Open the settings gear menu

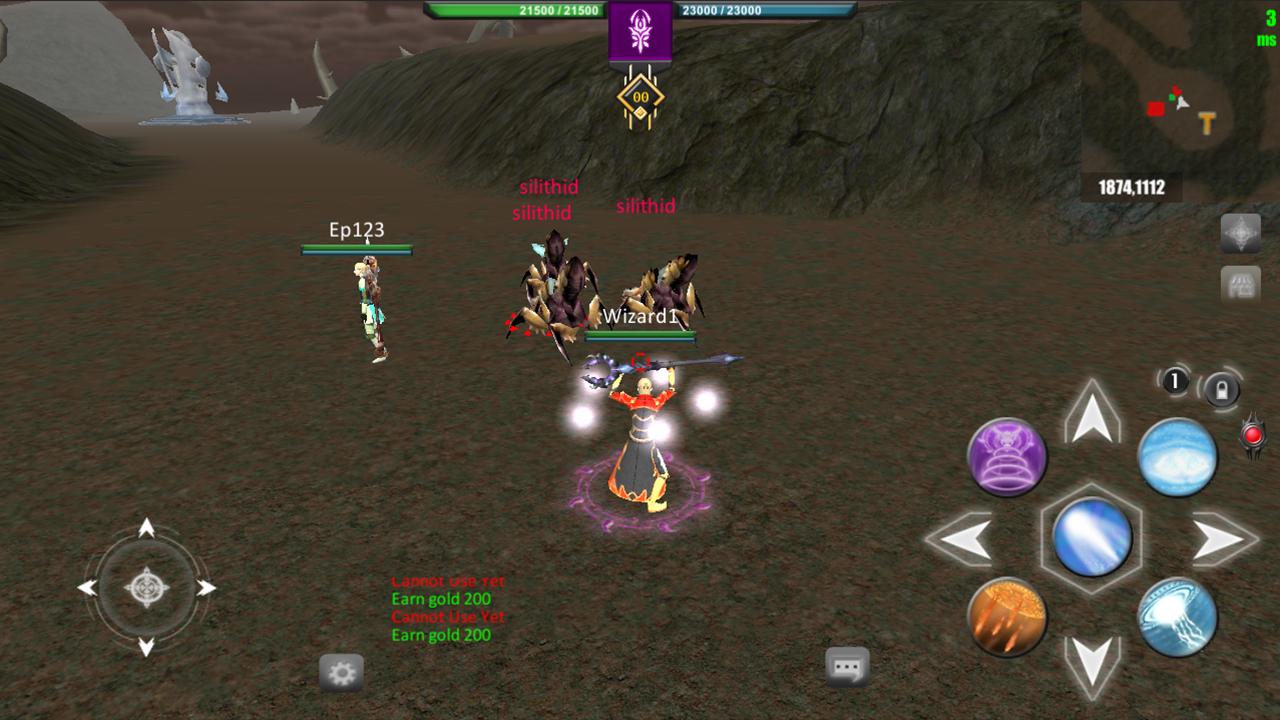click(342, 672)
